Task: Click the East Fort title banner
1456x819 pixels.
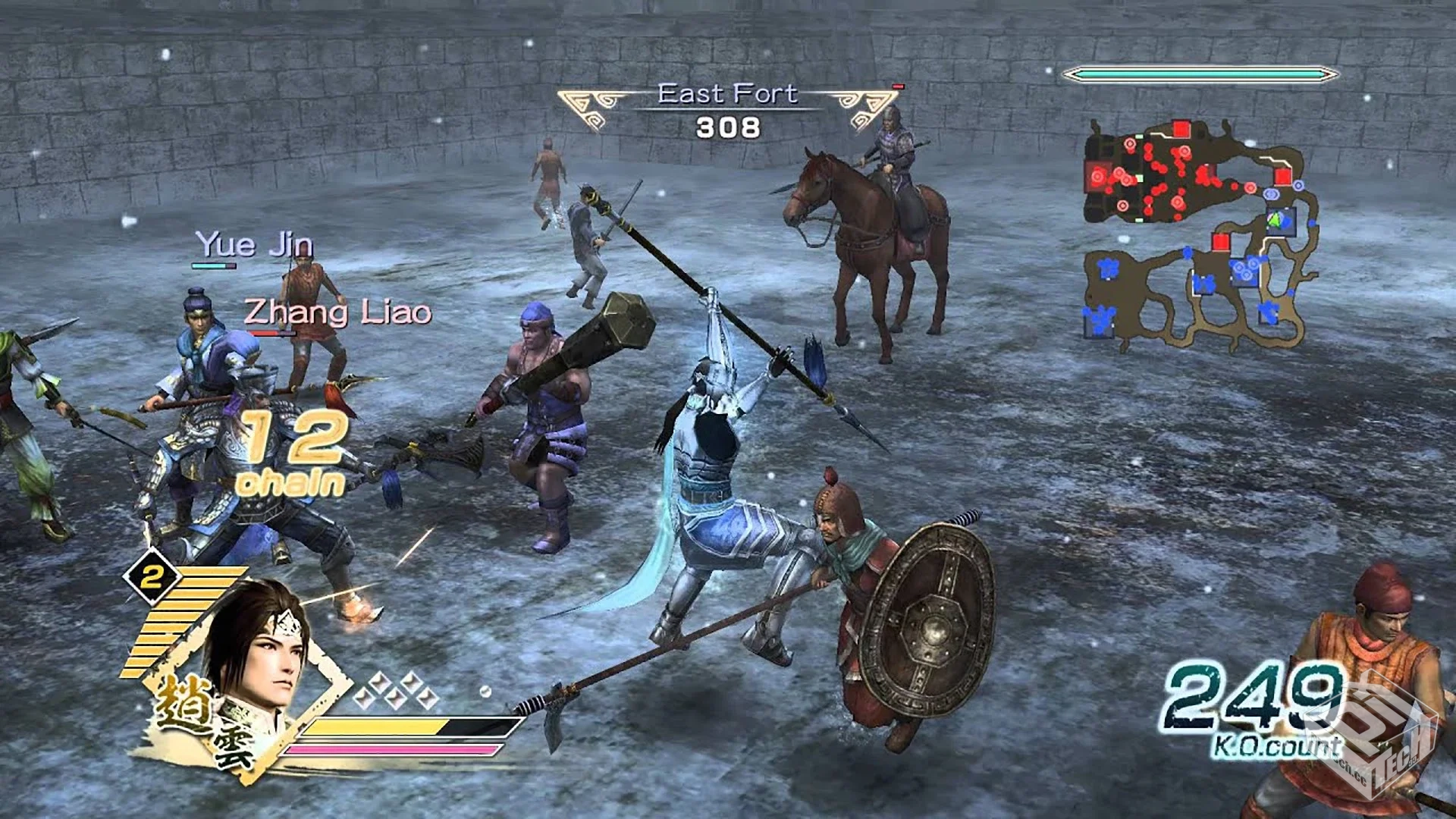Action: (x=728, y=94)
